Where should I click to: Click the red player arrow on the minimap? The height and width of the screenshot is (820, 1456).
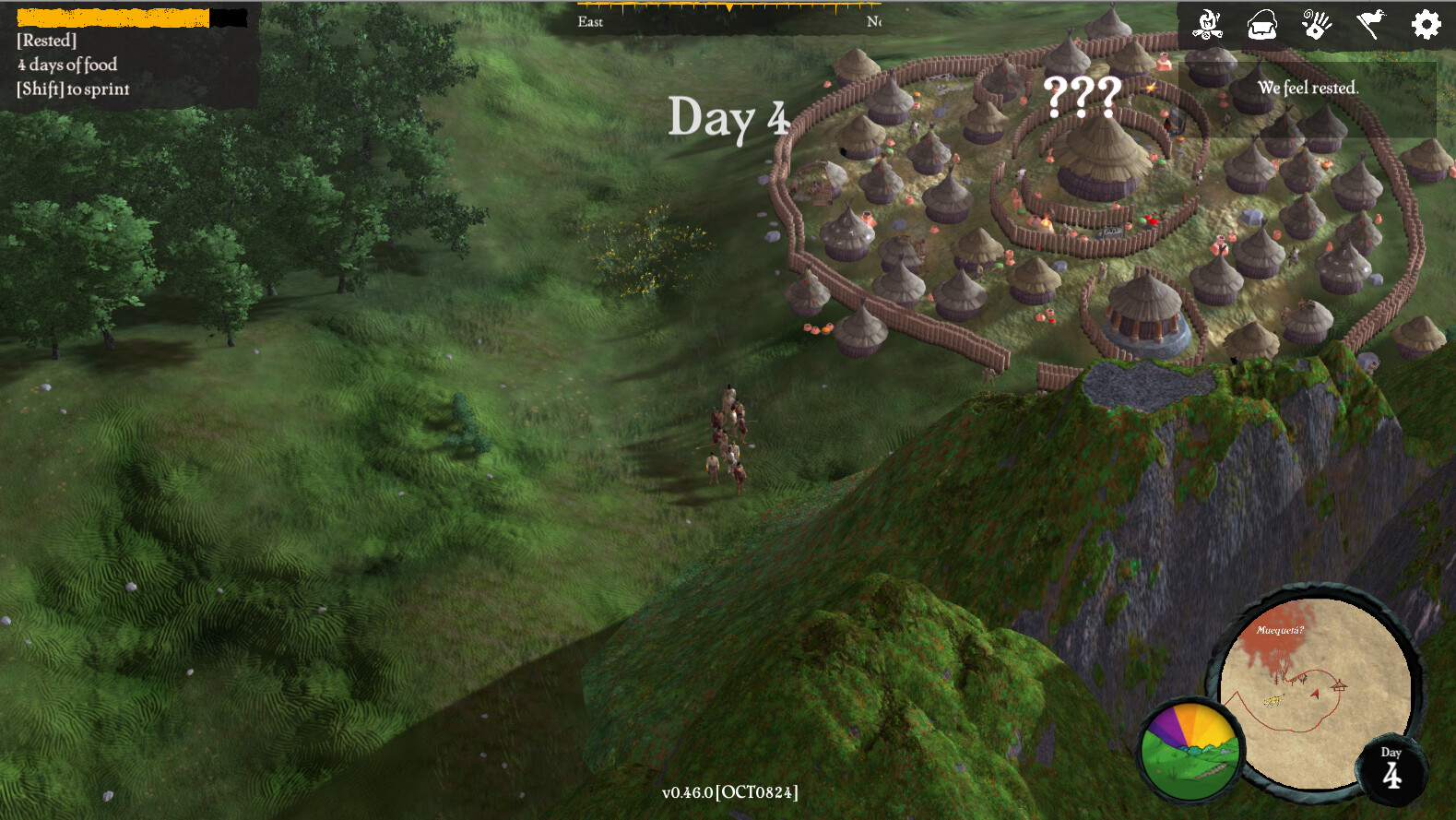pos(1315,695)
